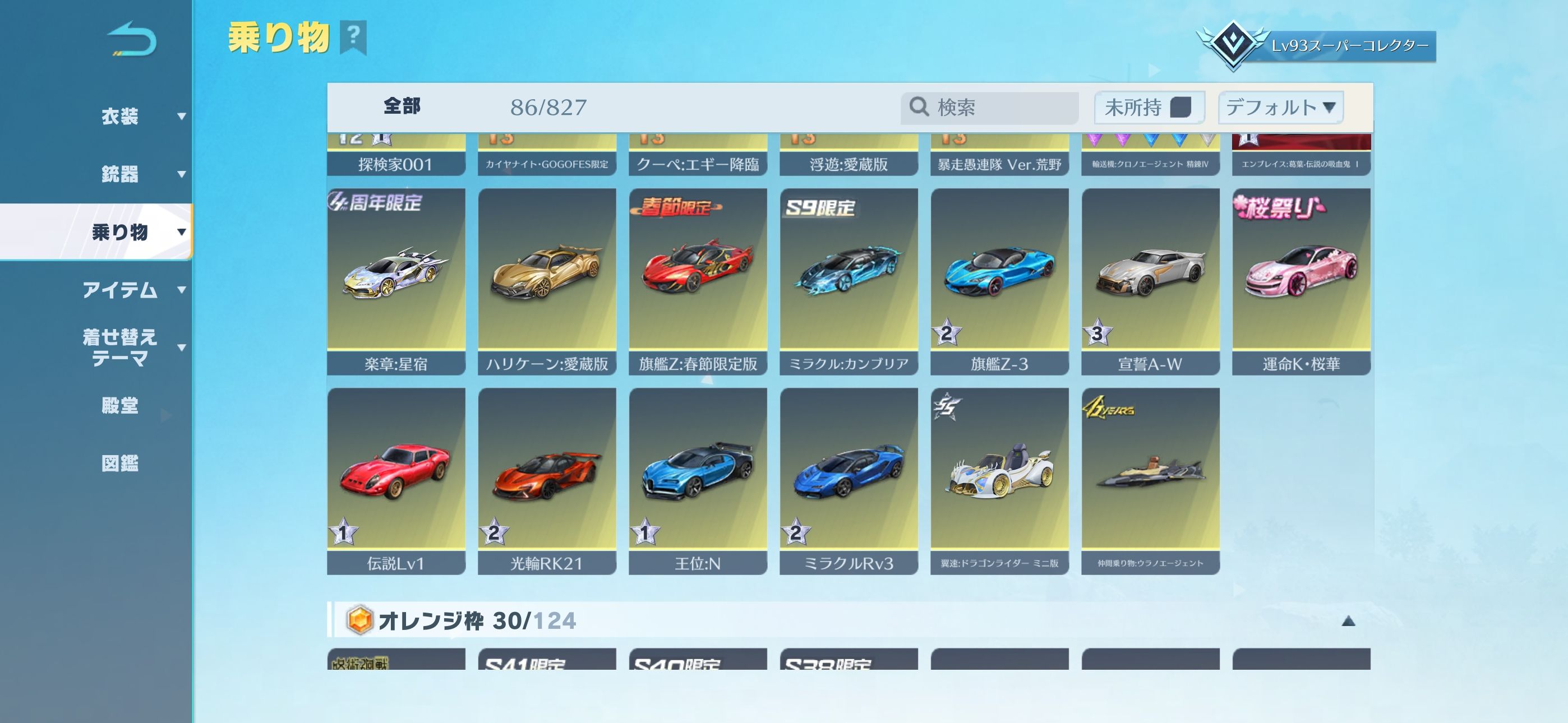
Task: Choose the orange 光輪RK21 car
Action: [x=547, y=480]
